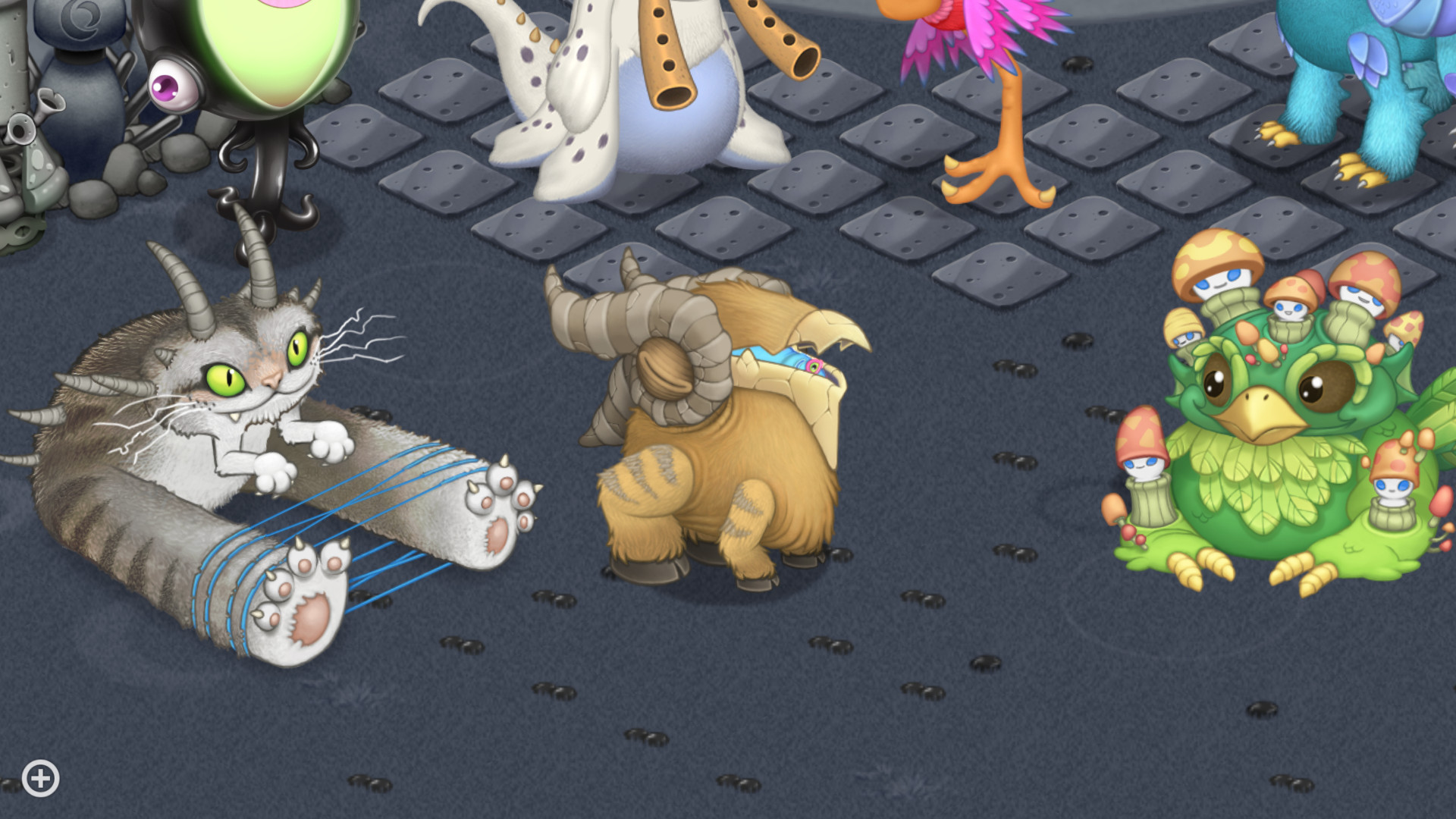This screenshot has width=1456, height=819.
Task: Tap the black monster with the glowing green face
Action: (258, 61)
